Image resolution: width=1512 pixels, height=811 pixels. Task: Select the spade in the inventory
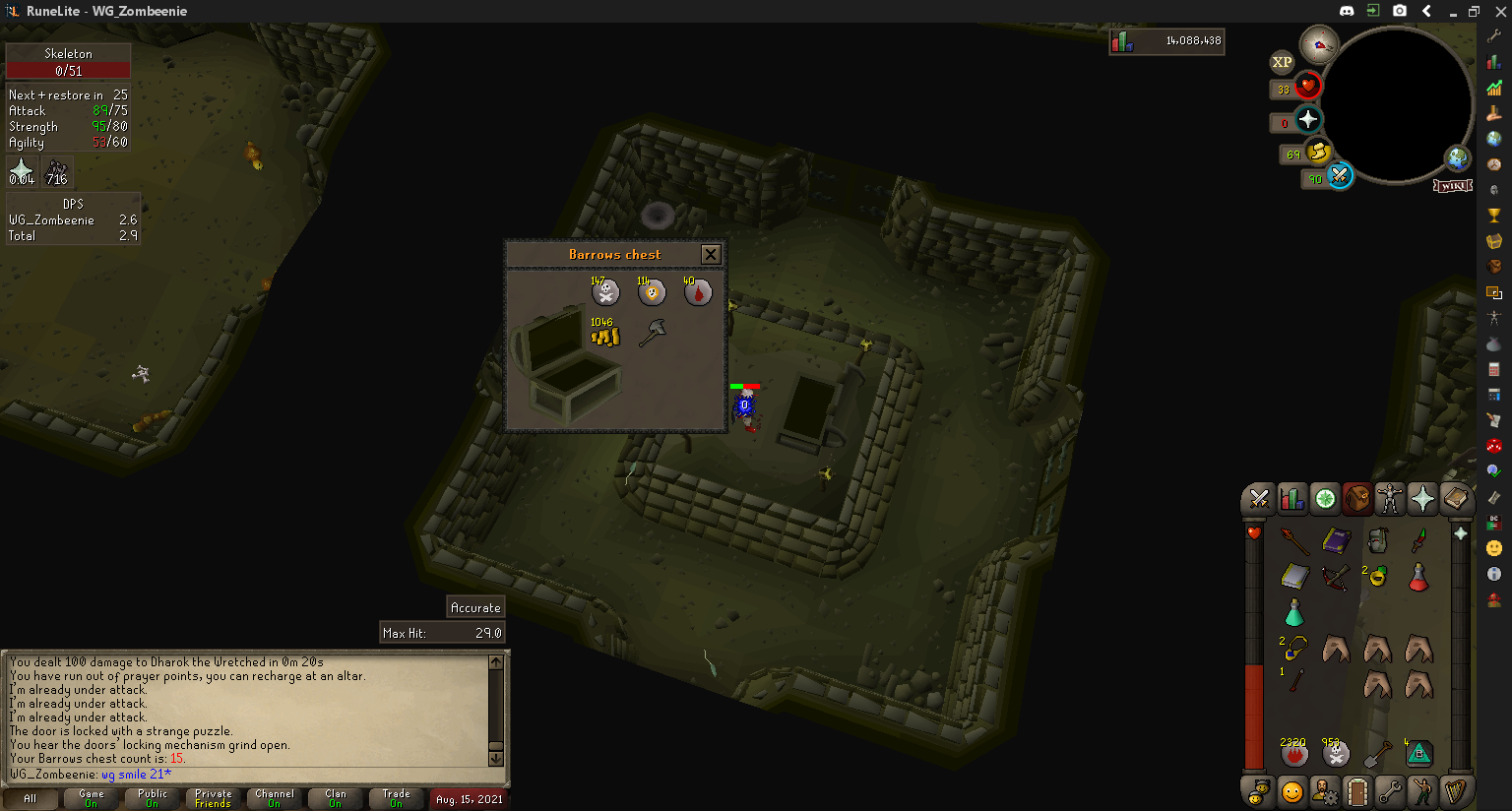pos(1377,754)
